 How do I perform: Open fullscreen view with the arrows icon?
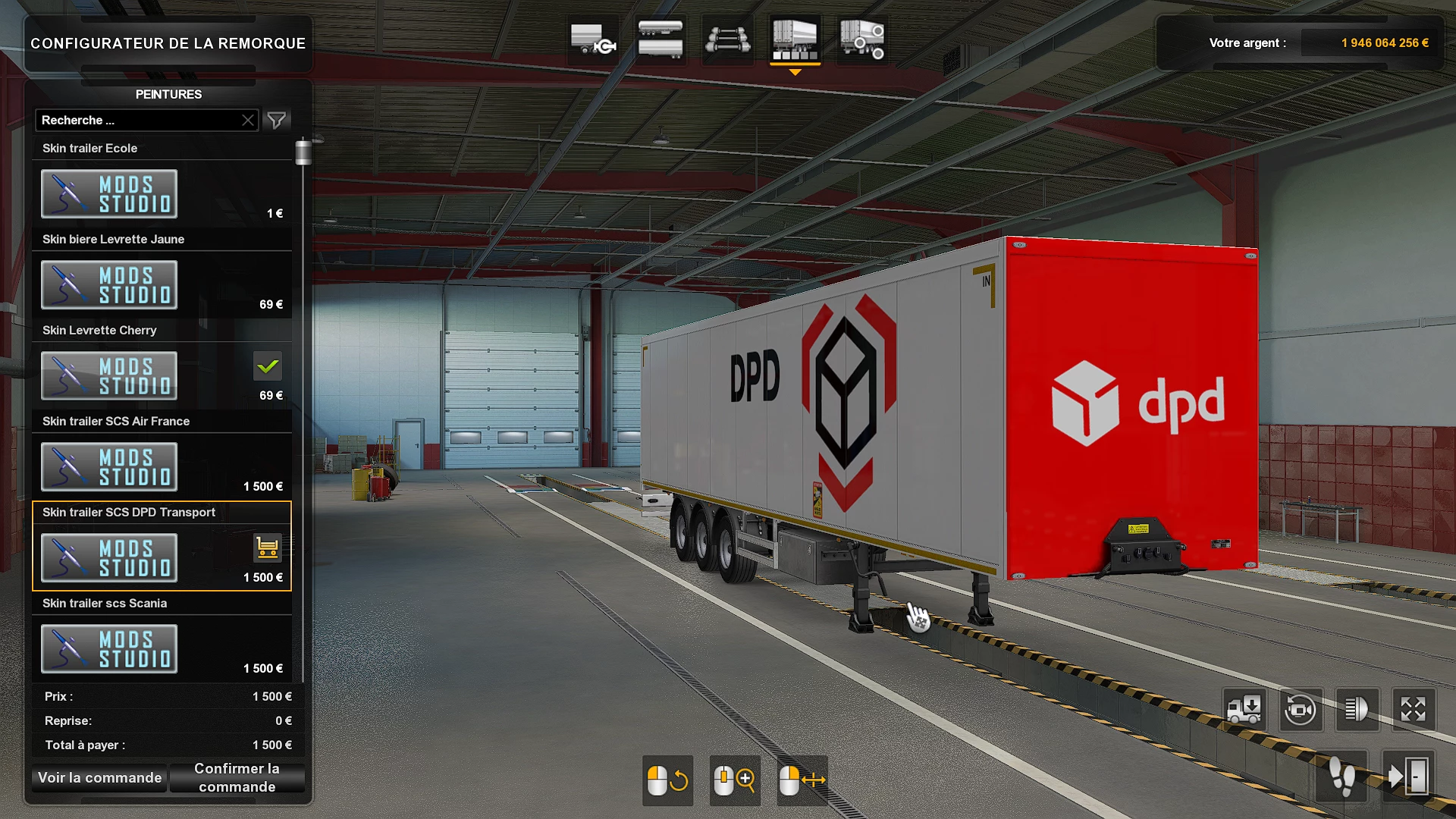(x=1413, y=710)
